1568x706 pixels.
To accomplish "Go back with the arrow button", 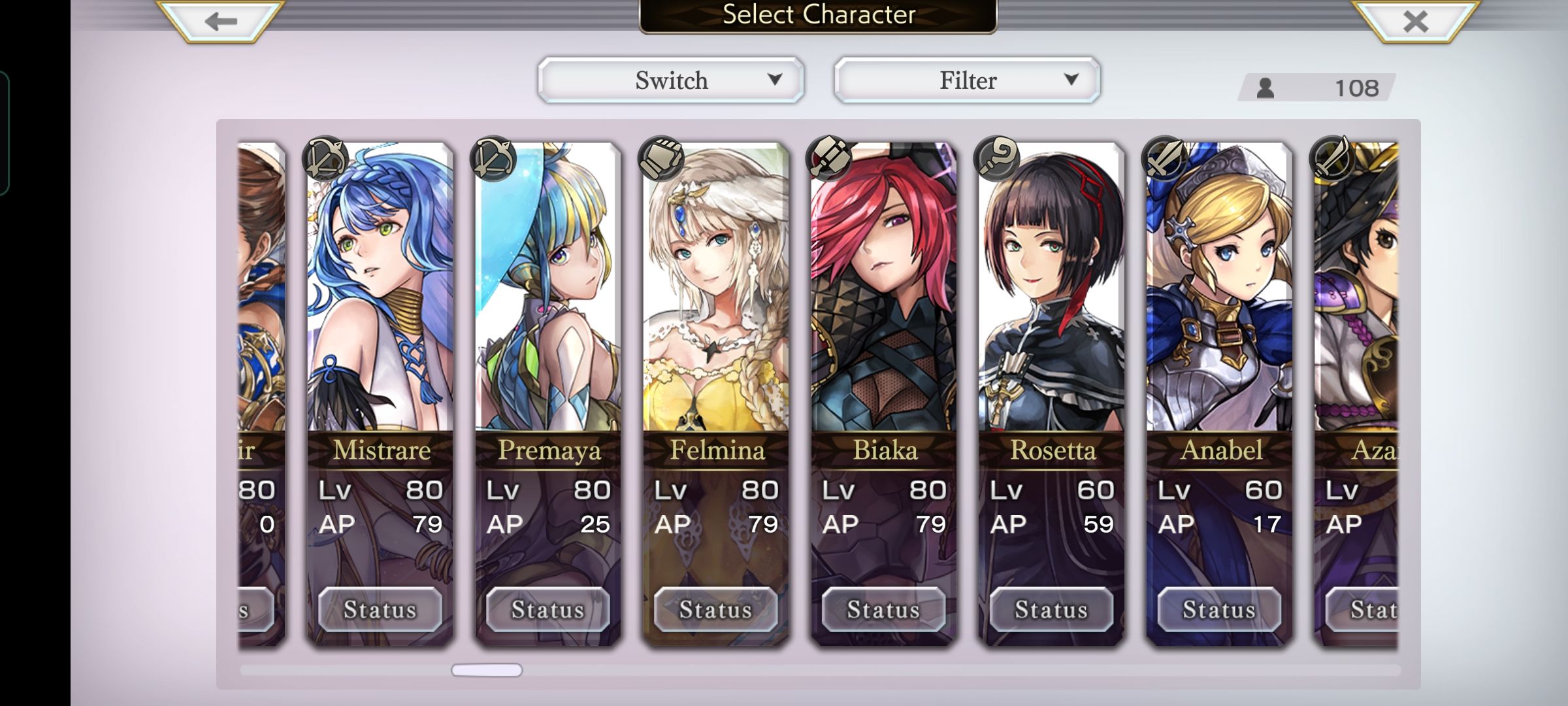I will (221, 21).
